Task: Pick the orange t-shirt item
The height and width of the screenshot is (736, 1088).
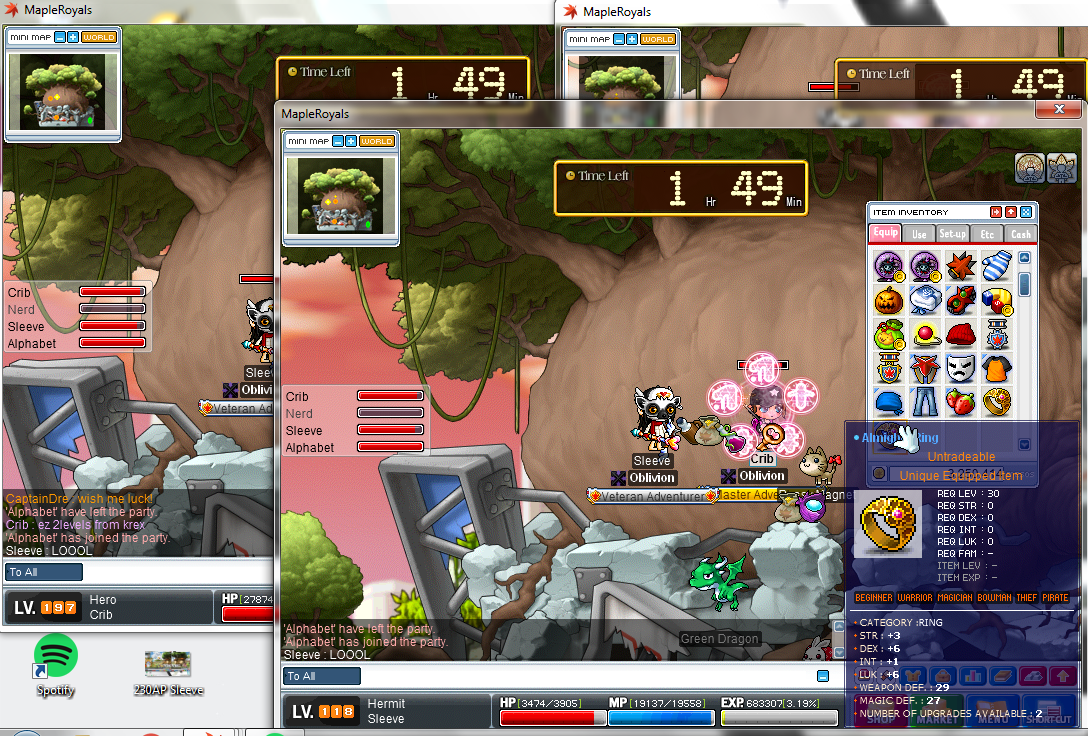Action: coord(996,368)
